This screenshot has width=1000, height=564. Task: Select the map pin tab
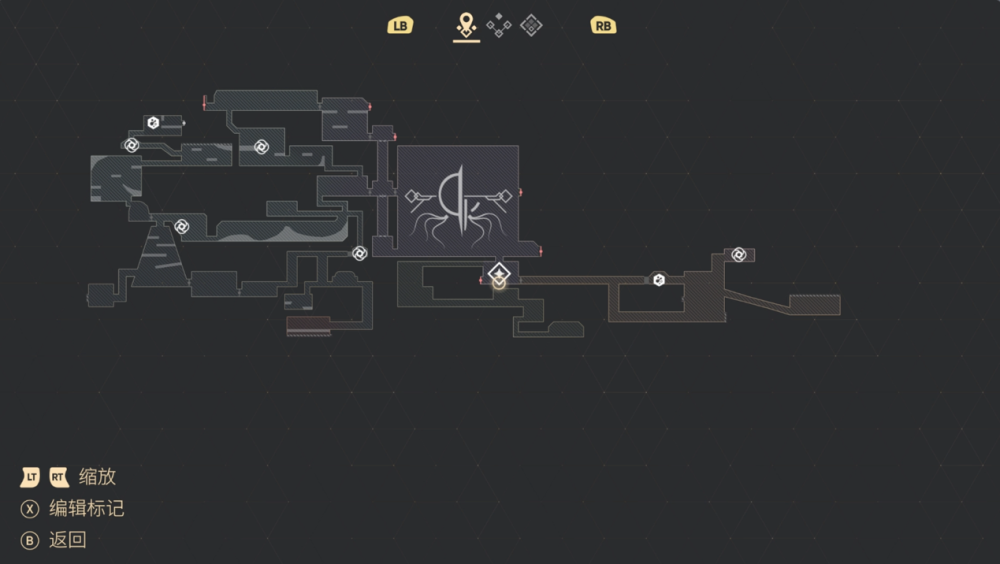466,25
